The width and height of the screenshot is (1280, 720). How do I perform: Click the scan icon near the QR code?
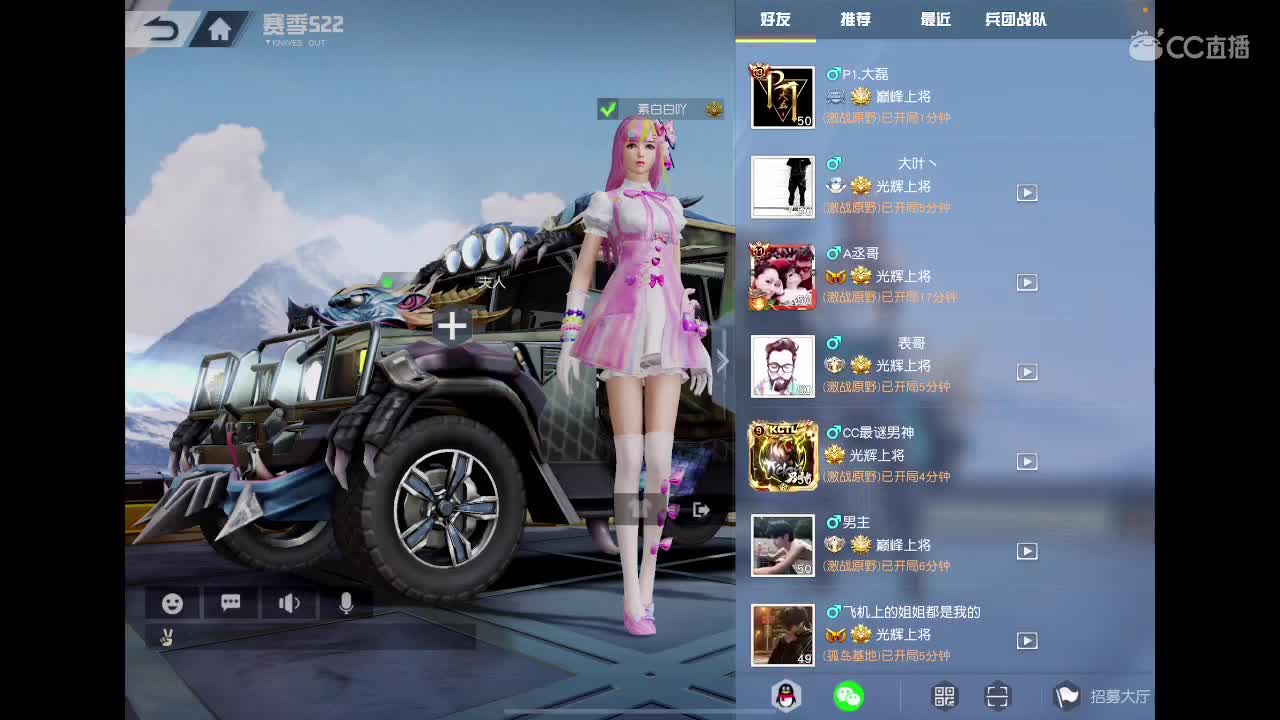click(x=996, y=696)
